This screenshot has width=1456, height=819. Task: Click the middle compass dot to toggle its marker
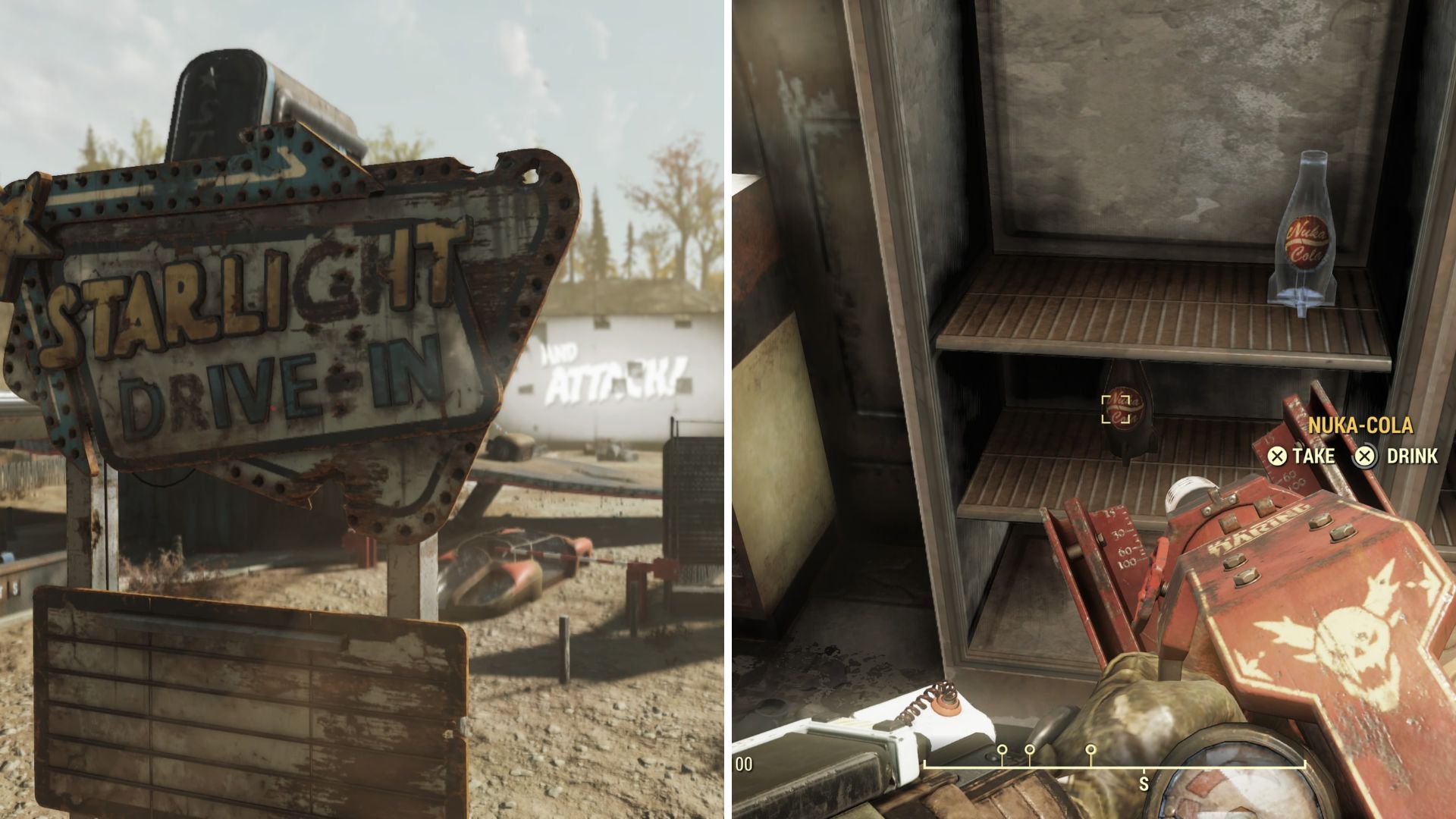(1029, 748)
